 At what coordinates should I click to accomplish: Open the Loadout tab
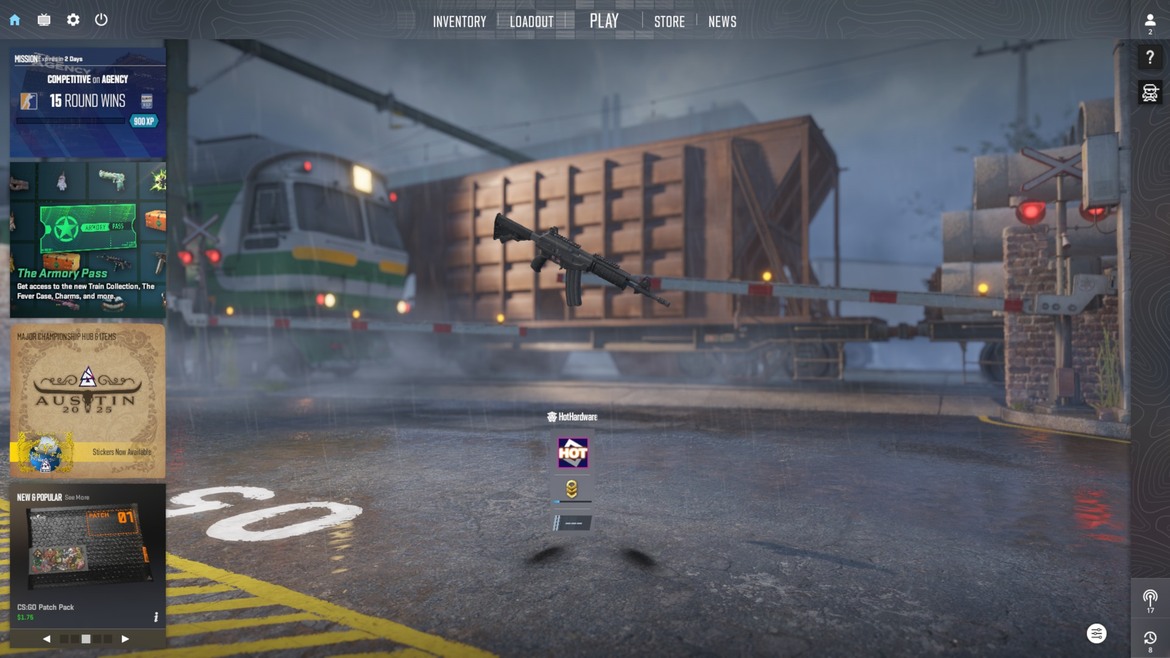tap(531, 22)
